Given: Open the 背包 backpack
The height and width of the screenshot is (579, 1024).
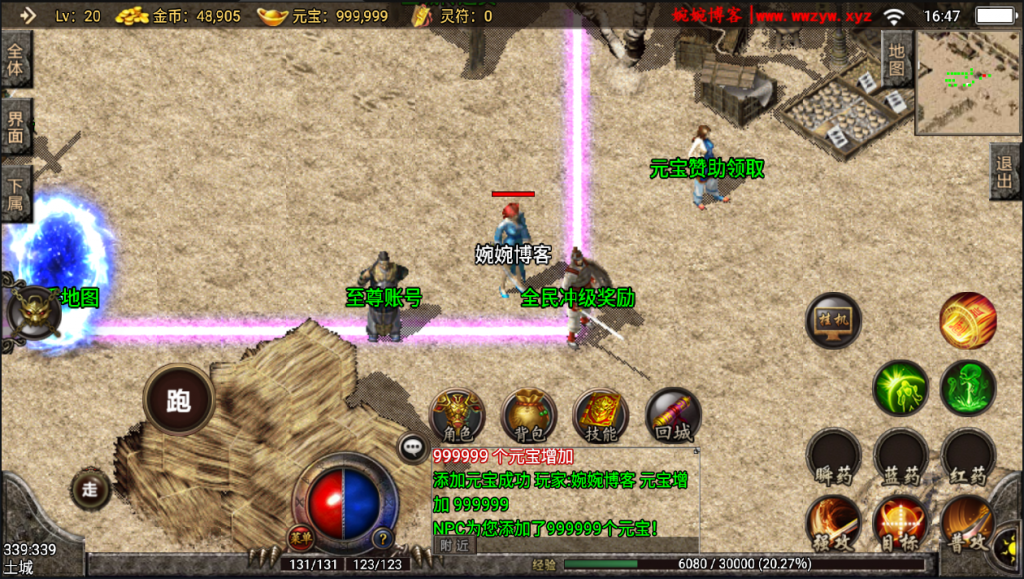Looking at the screenshot, I should coord(529,415).
